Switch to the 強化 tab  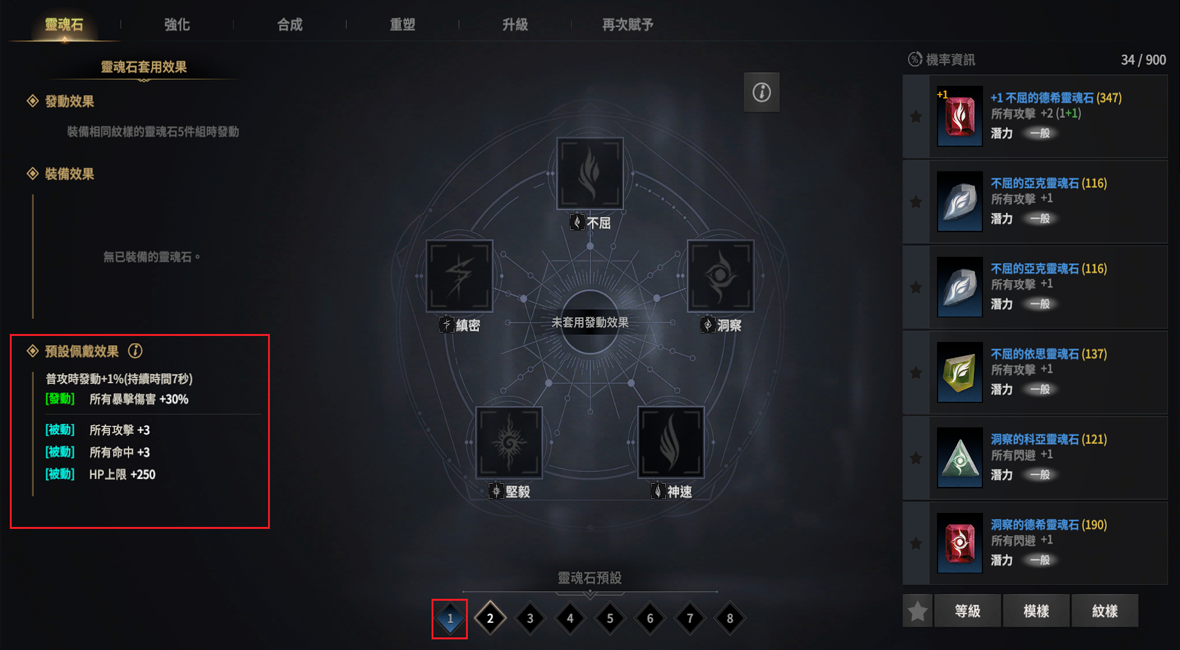pyautogui.click(x=177, y=24)
